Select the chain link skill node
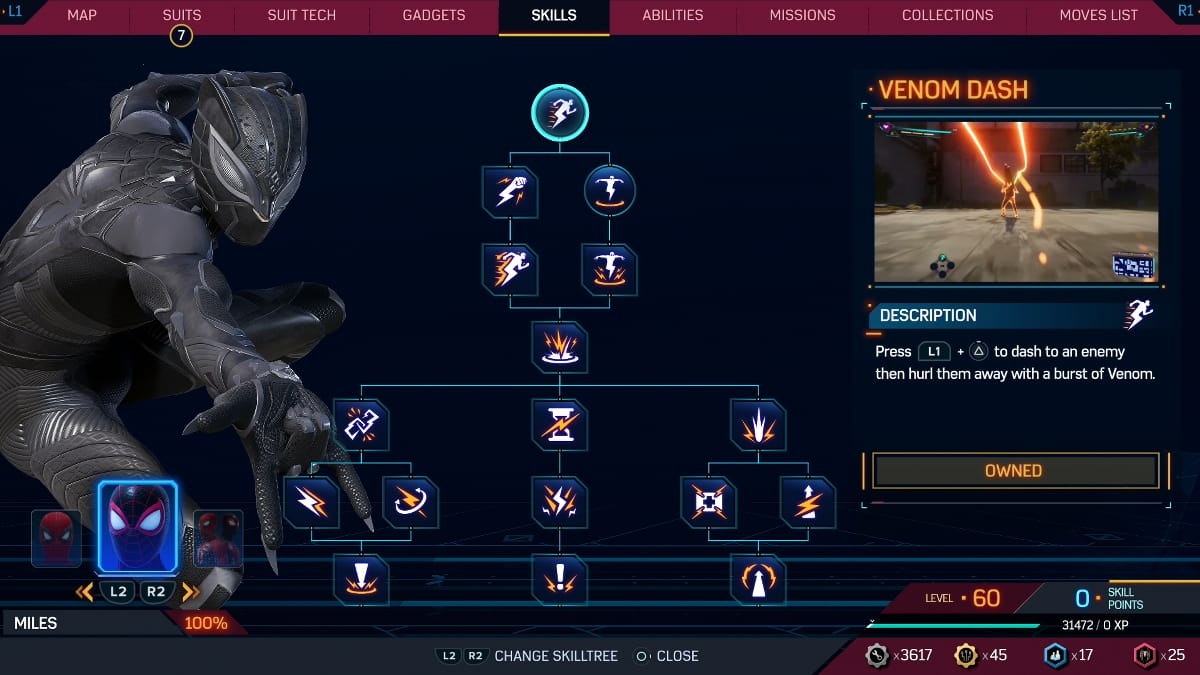The height and width of the screenshot is (675, 1200). point(361,425)
